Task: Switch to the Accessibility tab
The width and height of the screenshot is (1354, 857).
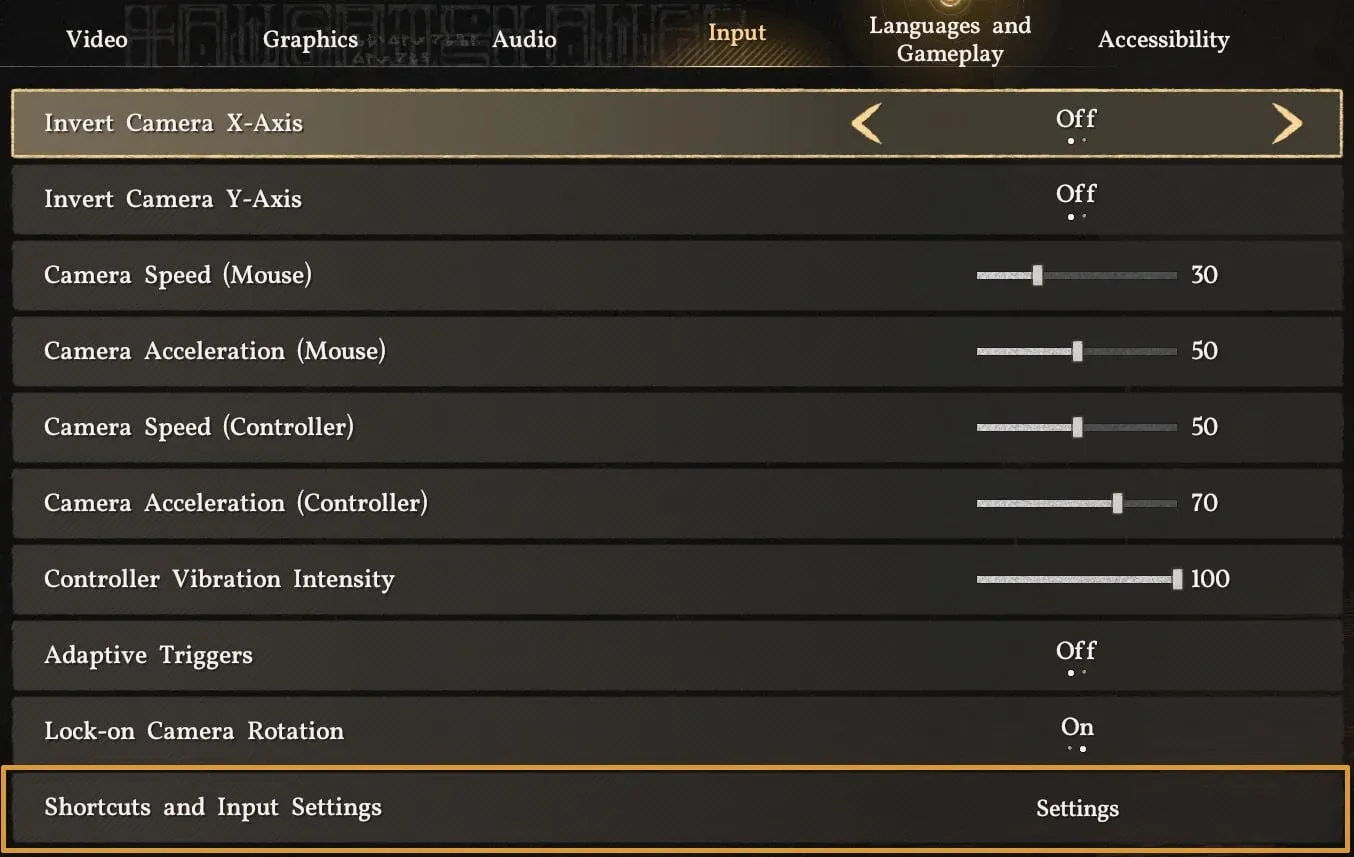Action: coord(1164,39)
